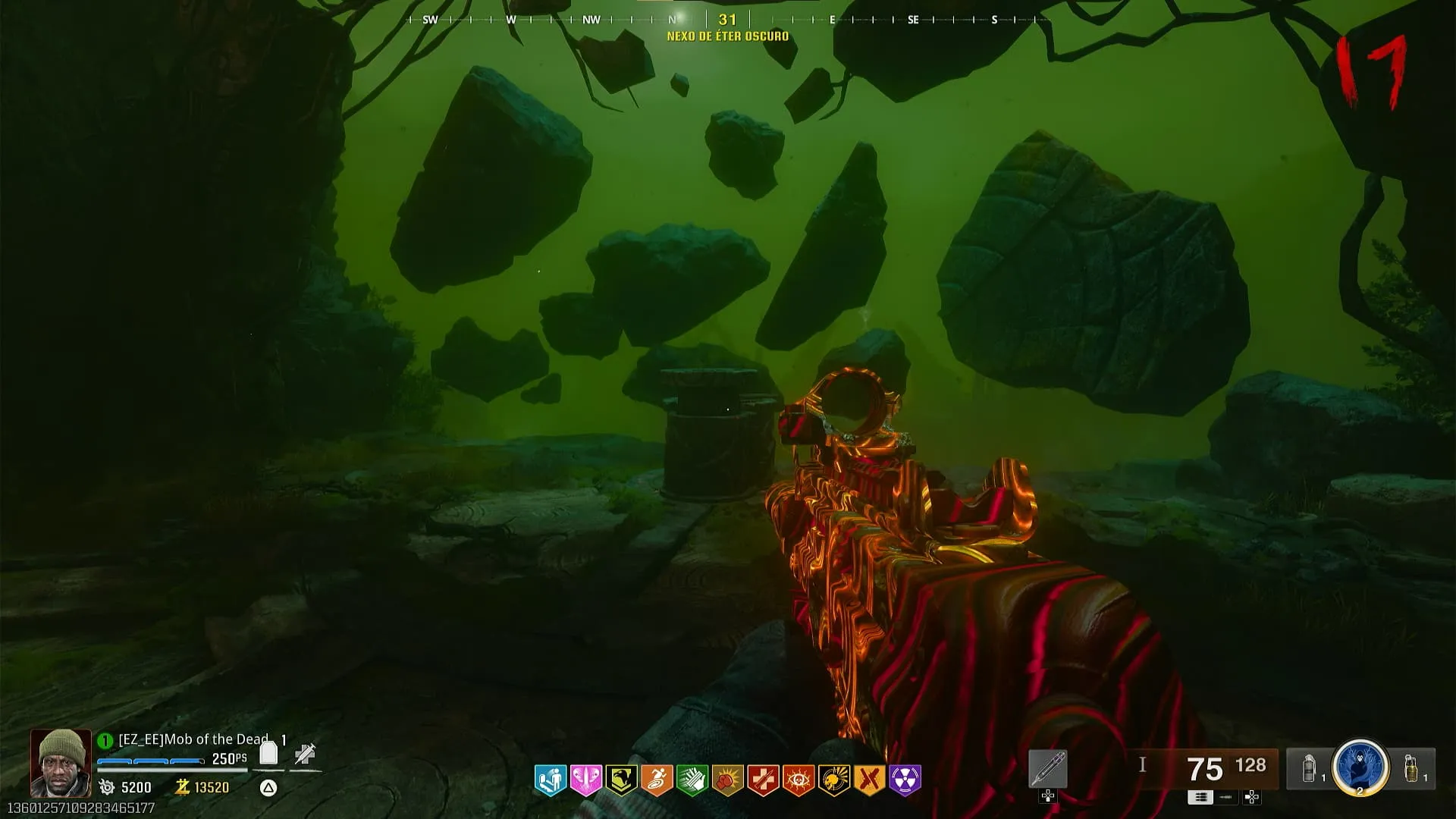Click the red cross bullet Elemental Pop perk

(763, 780)
